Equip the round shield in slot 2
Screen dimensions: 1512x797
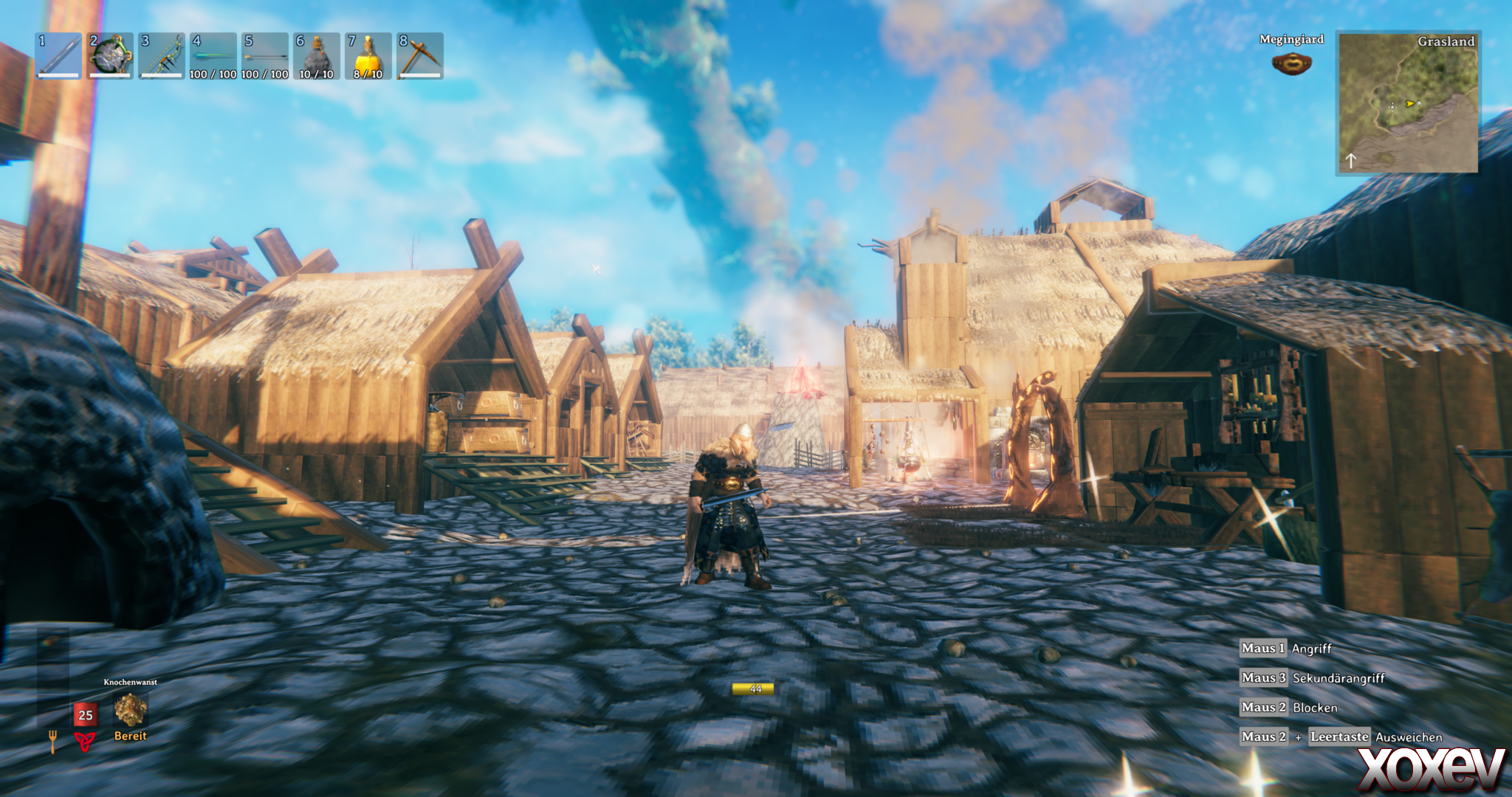(111, 56)
